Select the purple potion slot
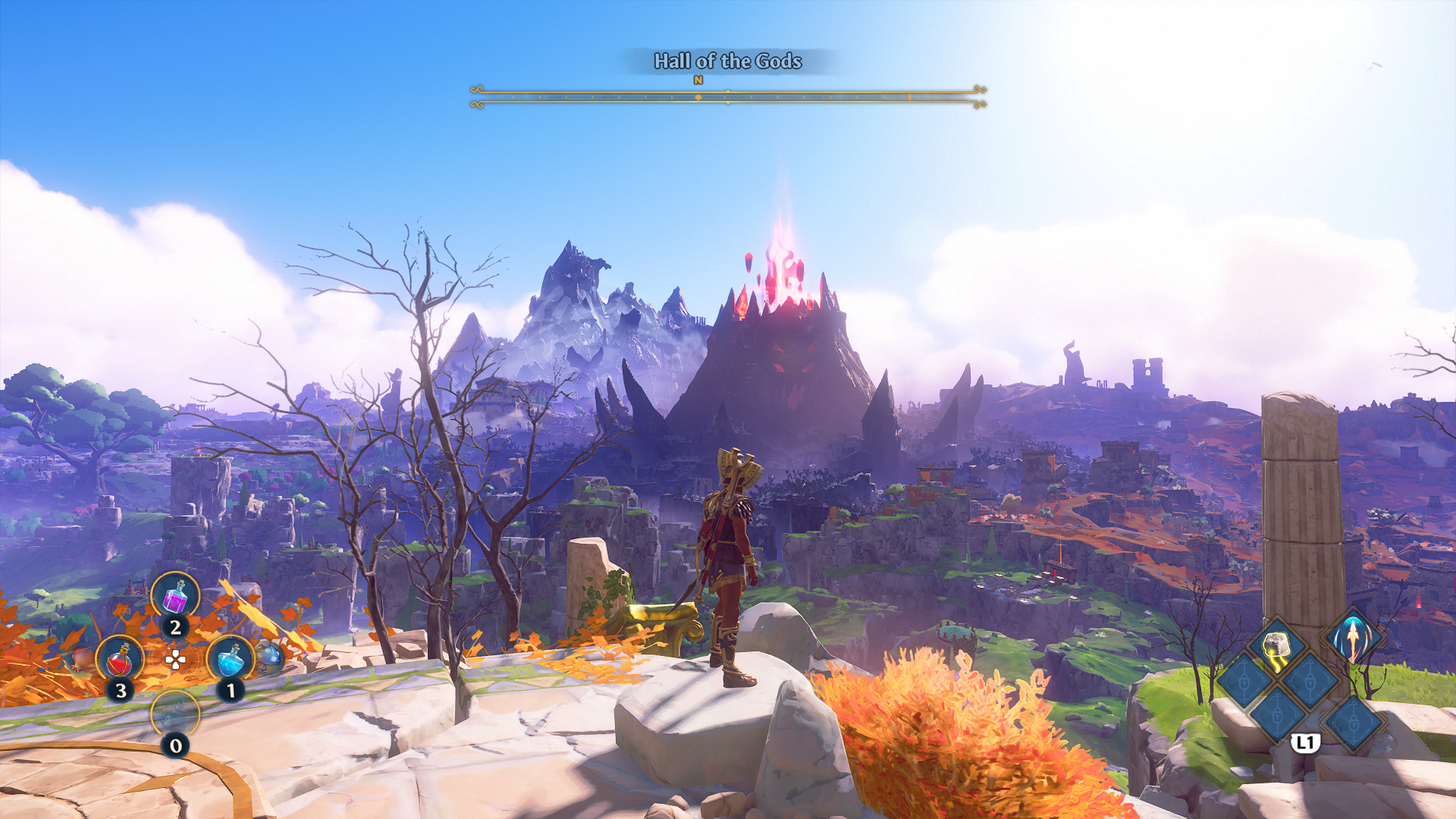This screenshot has height=819, width=1456. point(175,596)
